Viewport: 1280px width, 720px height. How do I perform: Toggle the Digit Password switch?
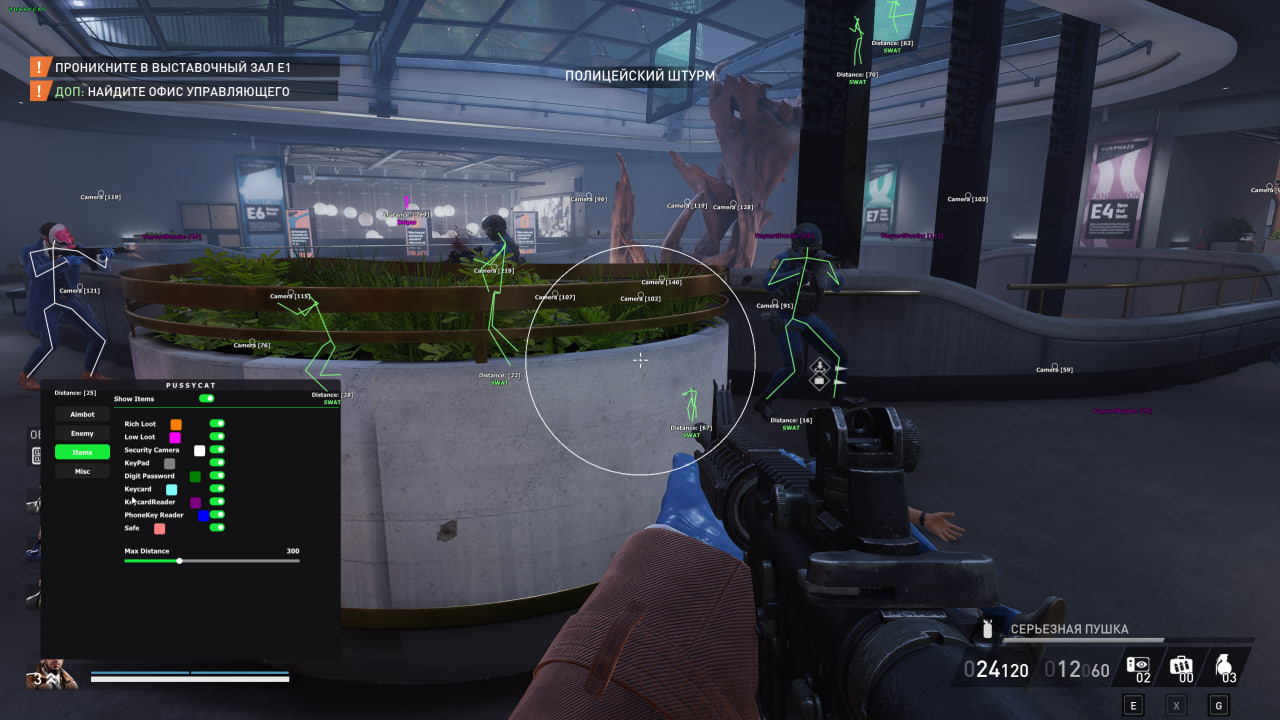[x=217, y=476]
